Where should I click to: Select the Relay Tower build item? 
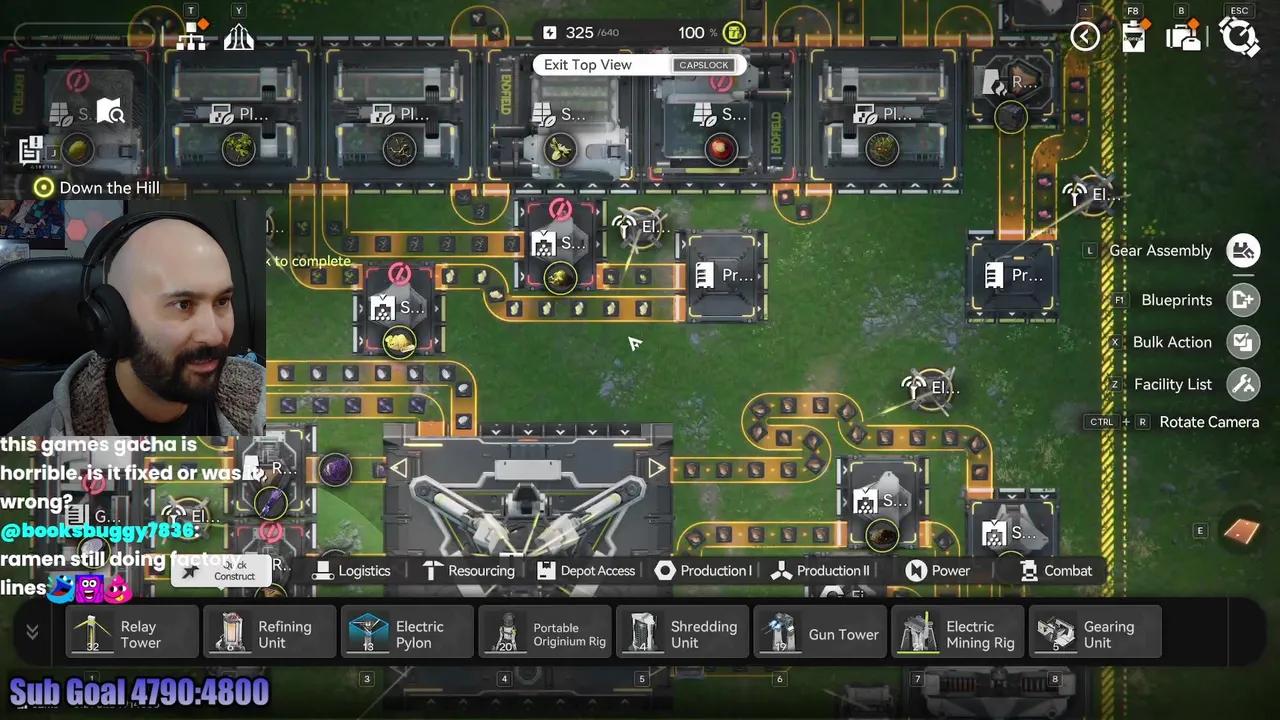click(x=131, y=634)
